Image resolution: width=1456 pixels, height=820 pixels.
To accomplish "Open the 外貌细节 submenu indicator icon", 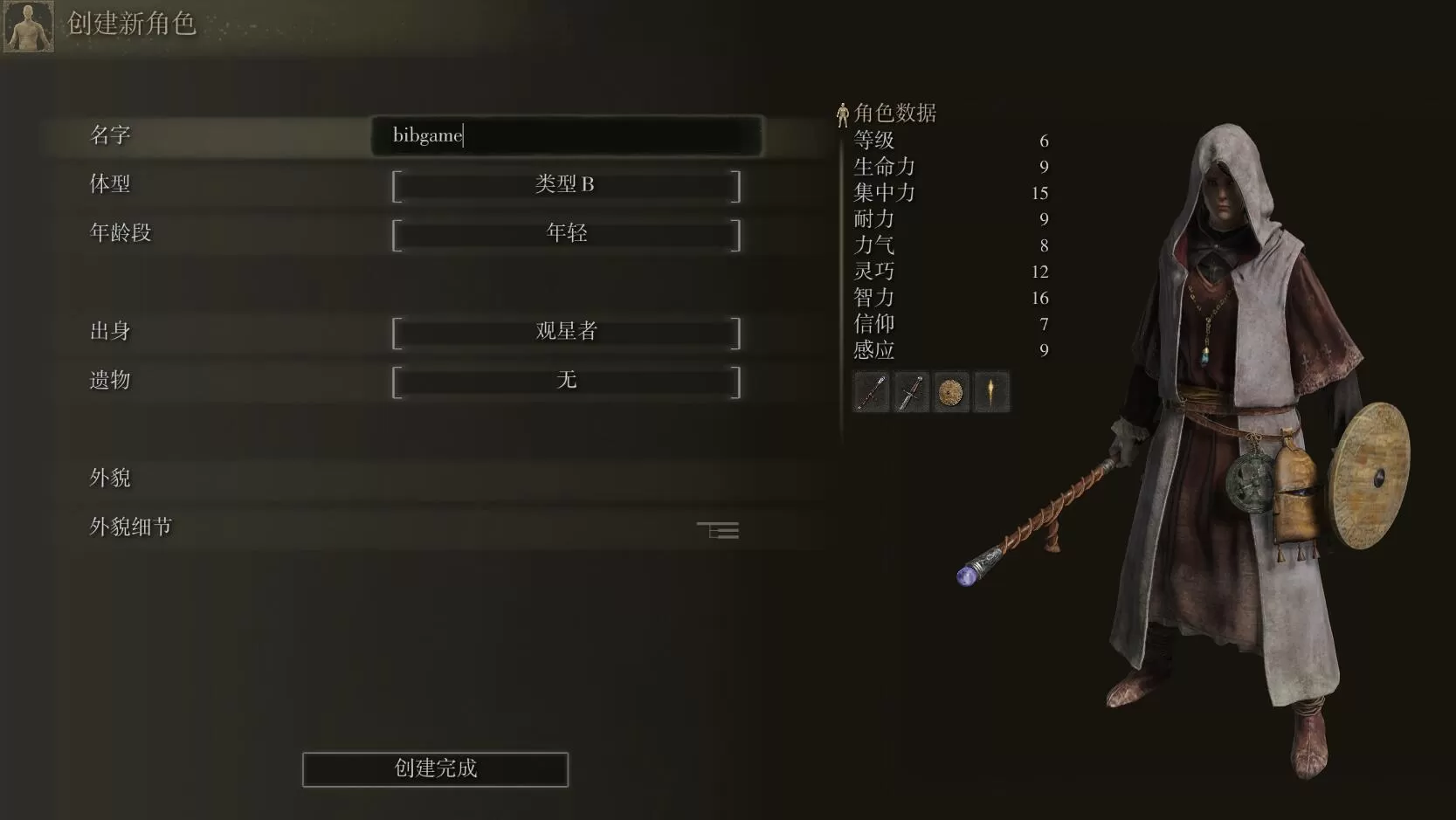I will click(718, 529).
